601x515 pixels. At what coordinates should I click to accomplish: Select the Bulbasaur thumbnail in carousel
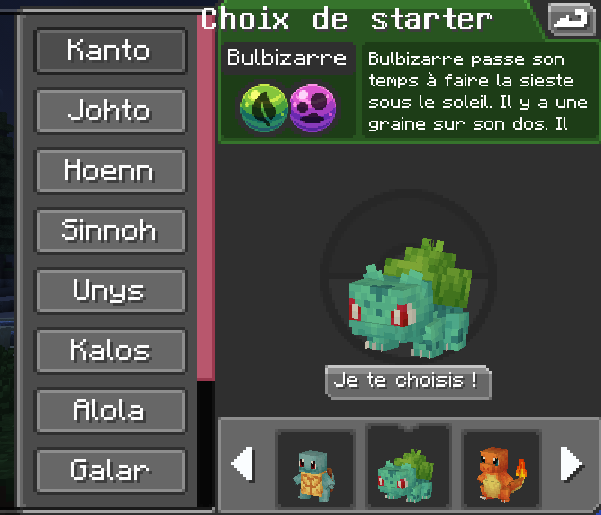click(406, 466)
